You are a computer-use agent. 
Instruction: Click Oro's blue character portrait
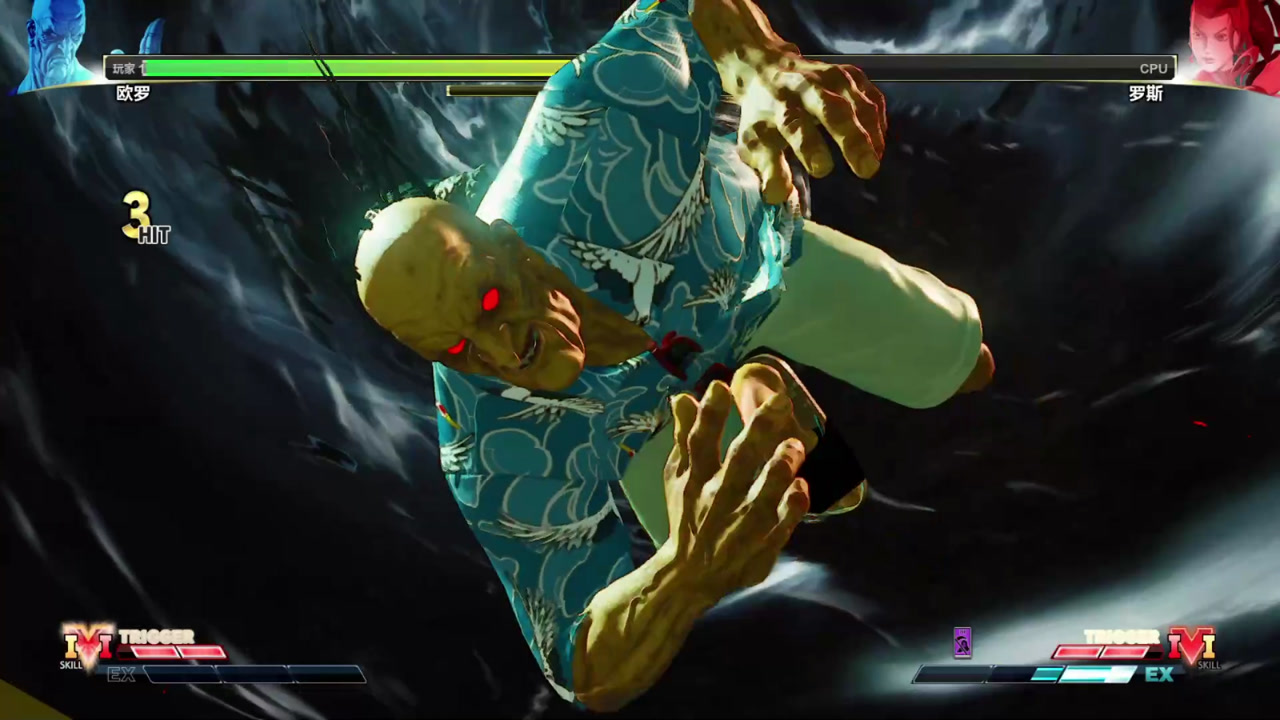coord(55,45)
